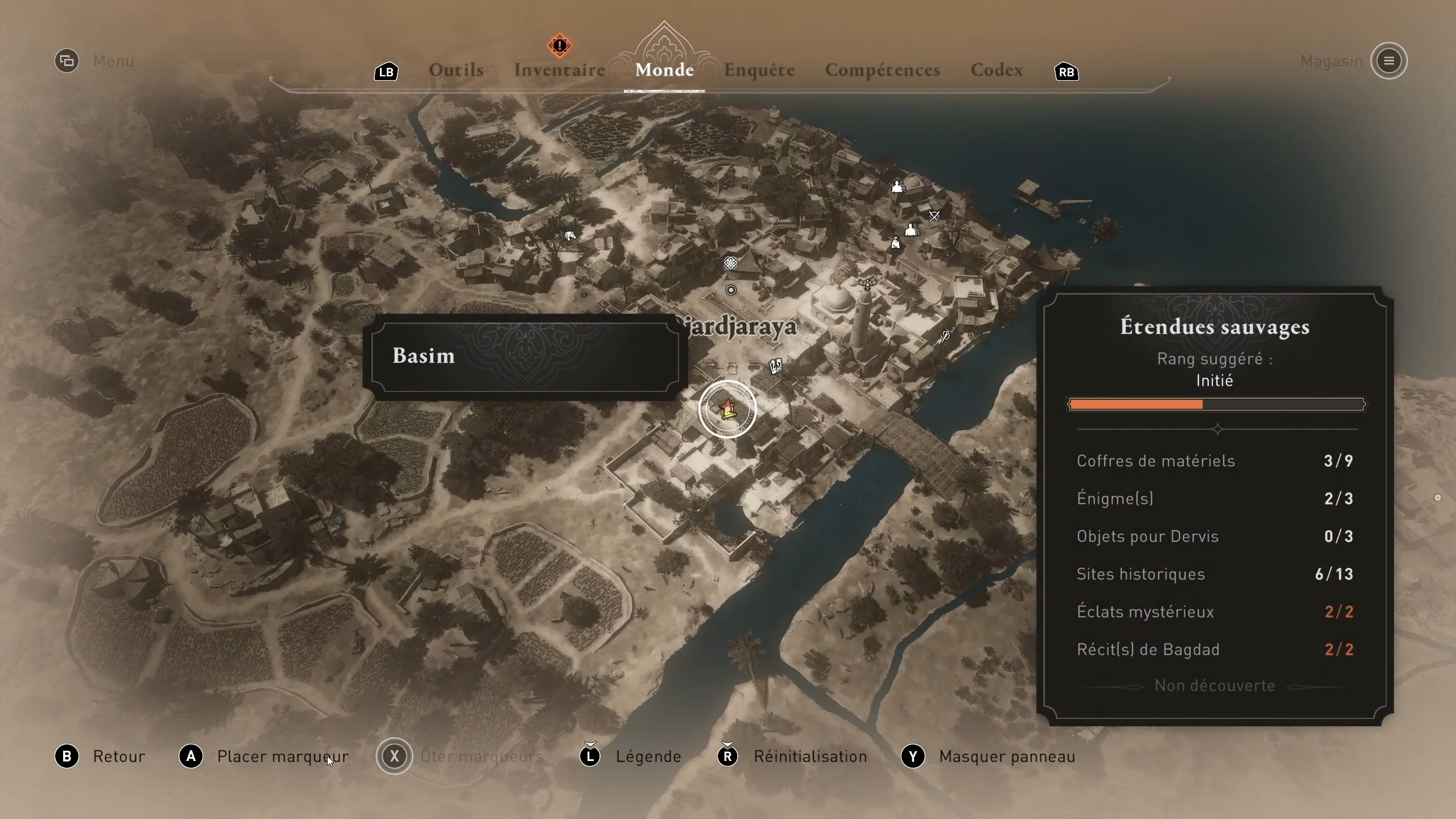Switch to the Codex tab

[996, 70]
